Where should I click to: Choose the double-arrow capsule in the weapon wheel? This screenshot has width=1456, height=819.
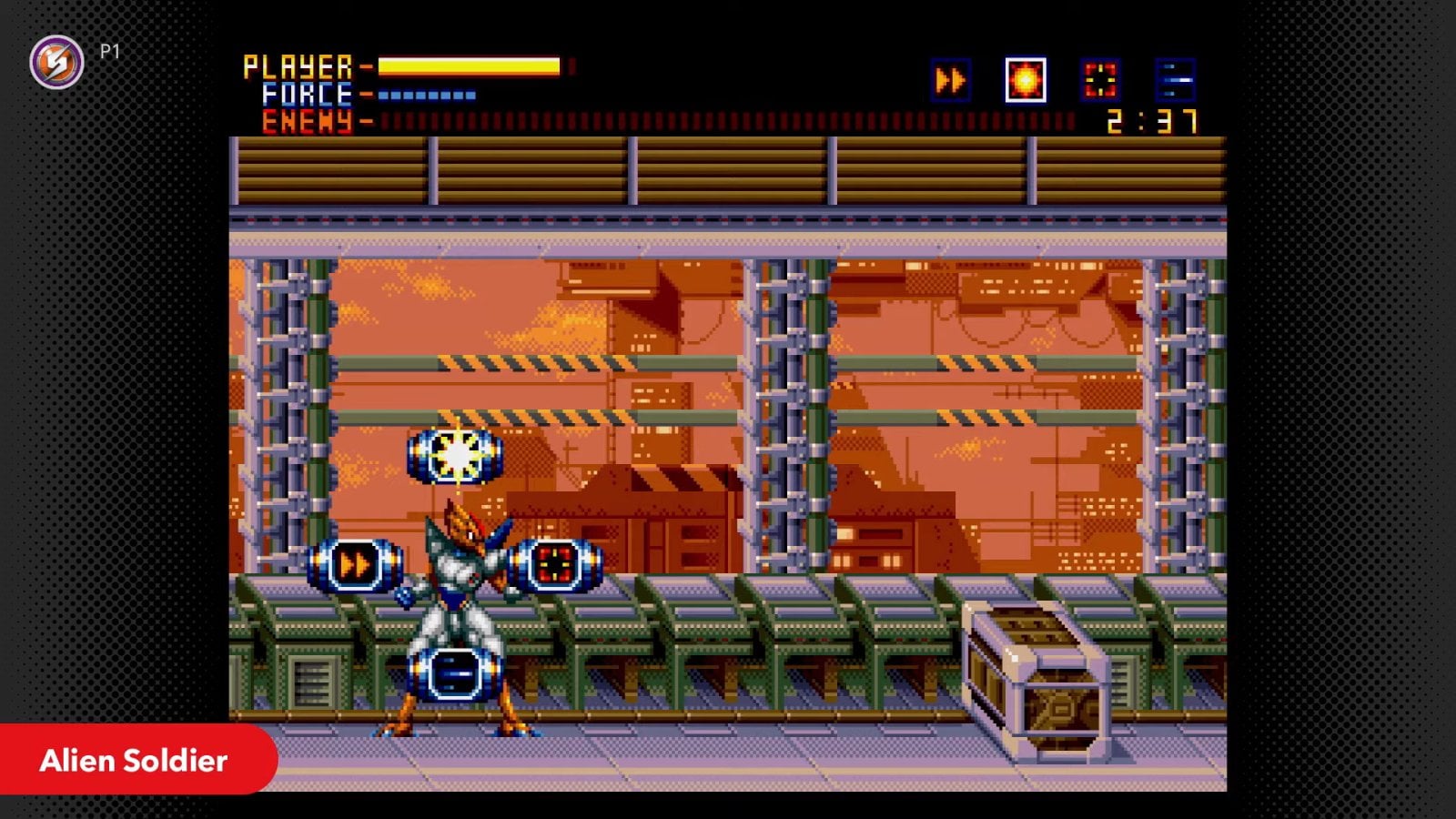click(355, 565)
